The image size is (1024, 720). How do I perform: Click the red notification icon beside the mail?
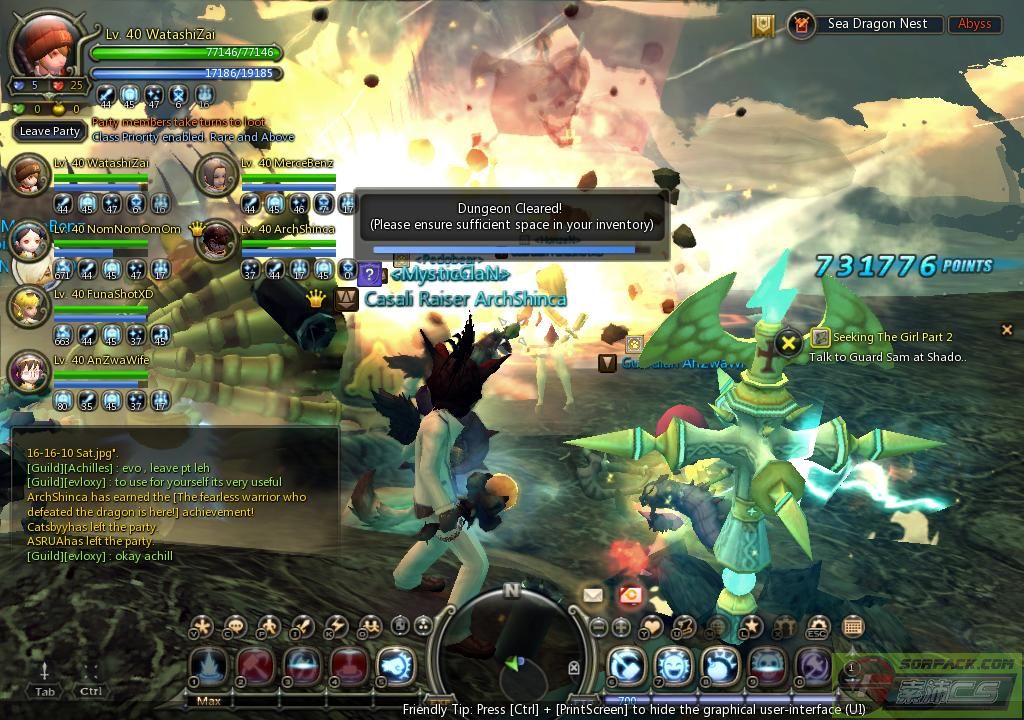630,596
